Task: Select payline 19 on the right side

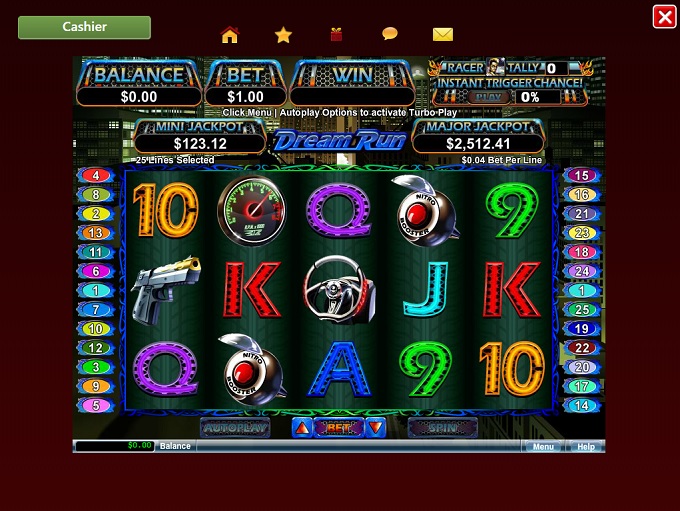Action: coord(581,329)
